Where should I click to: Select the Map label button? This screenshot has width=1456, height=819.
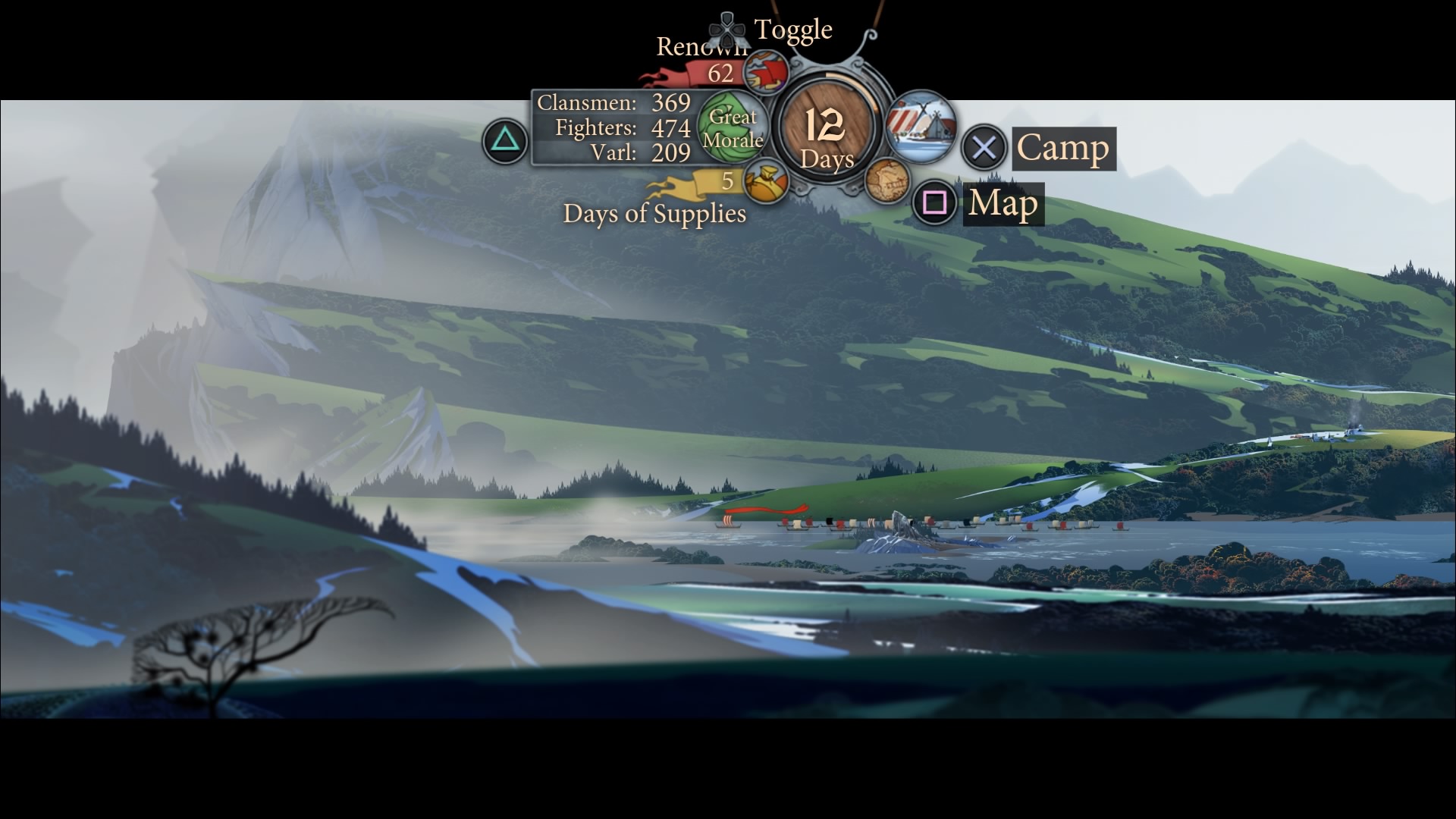coord(1004,203)
